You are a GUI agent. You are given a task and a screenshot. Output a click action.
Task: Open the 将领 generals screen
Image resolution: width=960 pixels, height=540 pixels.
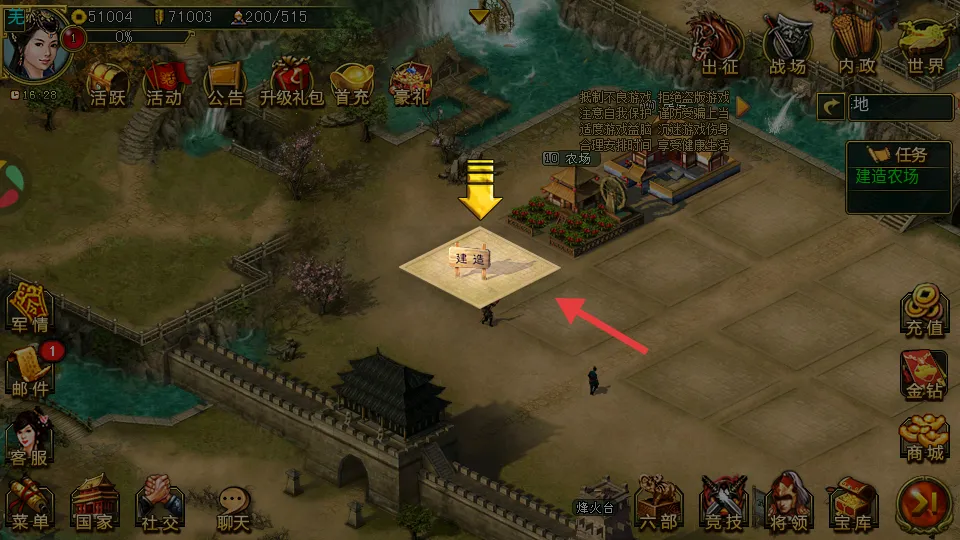pos(789,503)
